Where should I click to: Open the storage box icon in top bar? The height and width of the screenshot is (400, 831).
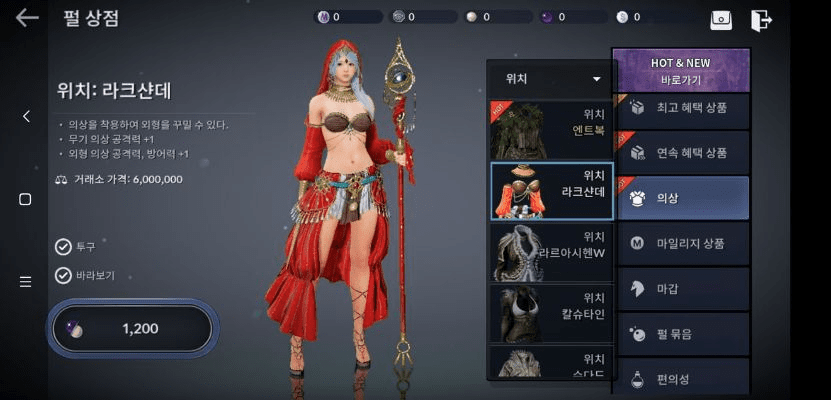(721, 19)
